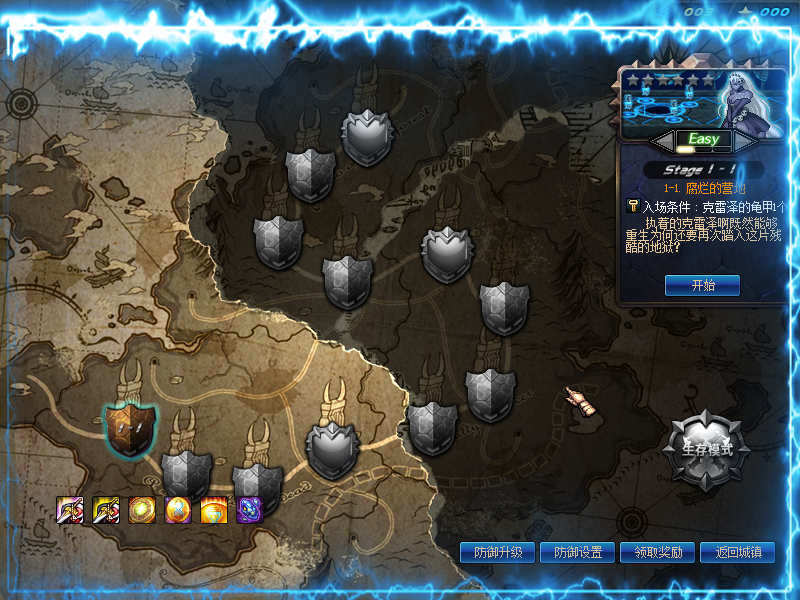Enter 生存模式 survival mode
This screenshot has height=600, width=800.
[x=706, y=449]
